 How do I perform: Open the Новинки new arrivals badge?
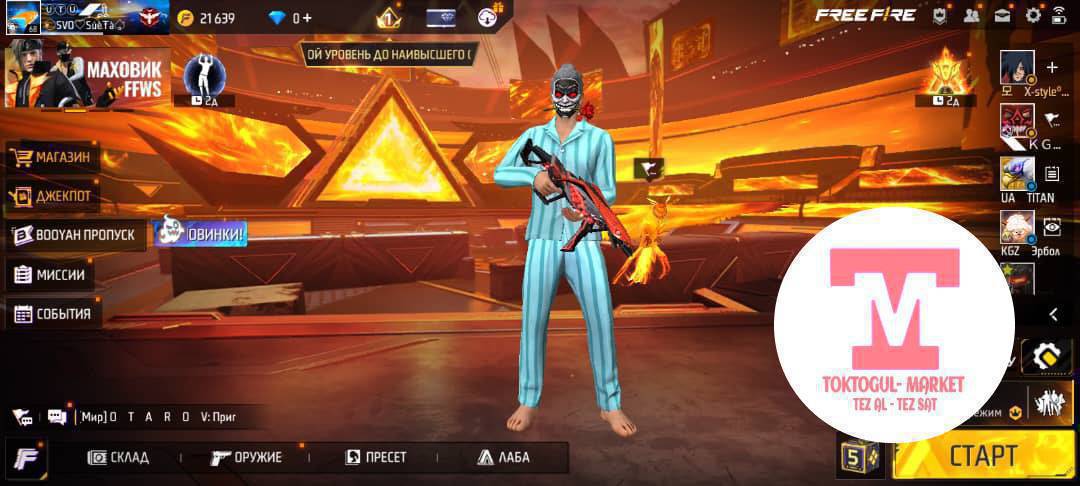[x=200, y=233]
